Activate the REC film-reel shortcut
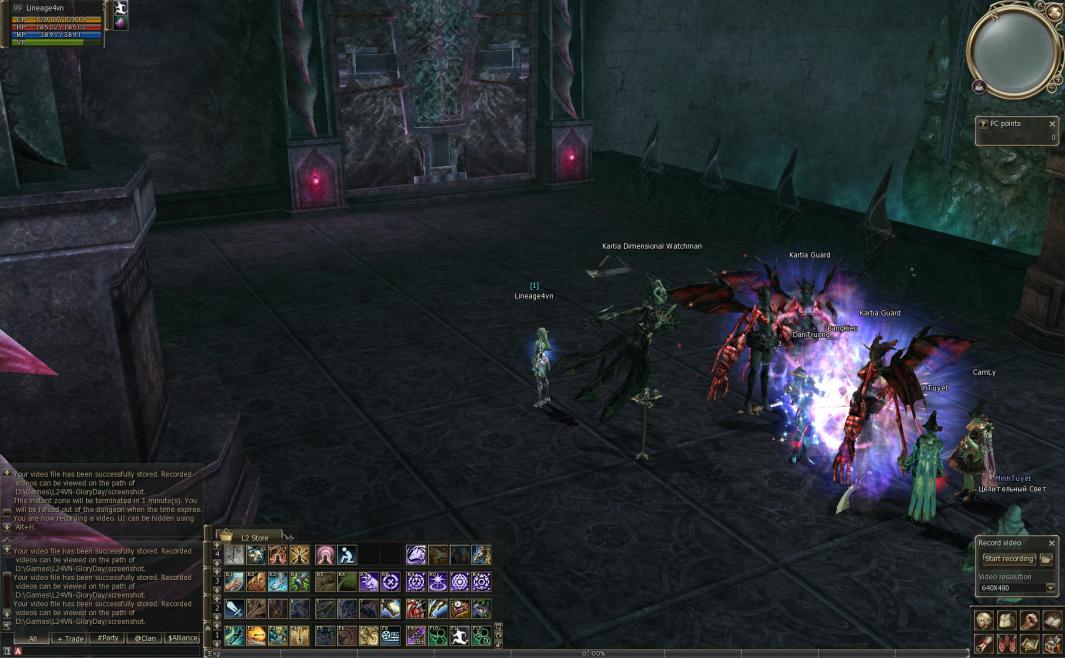The width and height of the screenshot is (1065, 658). (x=390, y=635)
